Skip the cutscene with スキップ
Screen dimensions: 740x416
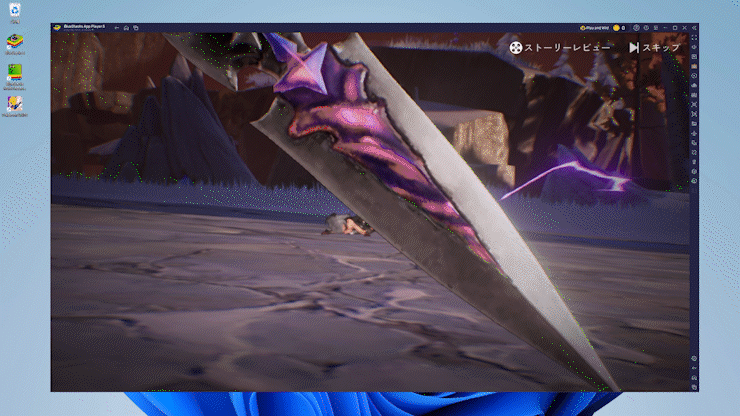tap(653, 47)
